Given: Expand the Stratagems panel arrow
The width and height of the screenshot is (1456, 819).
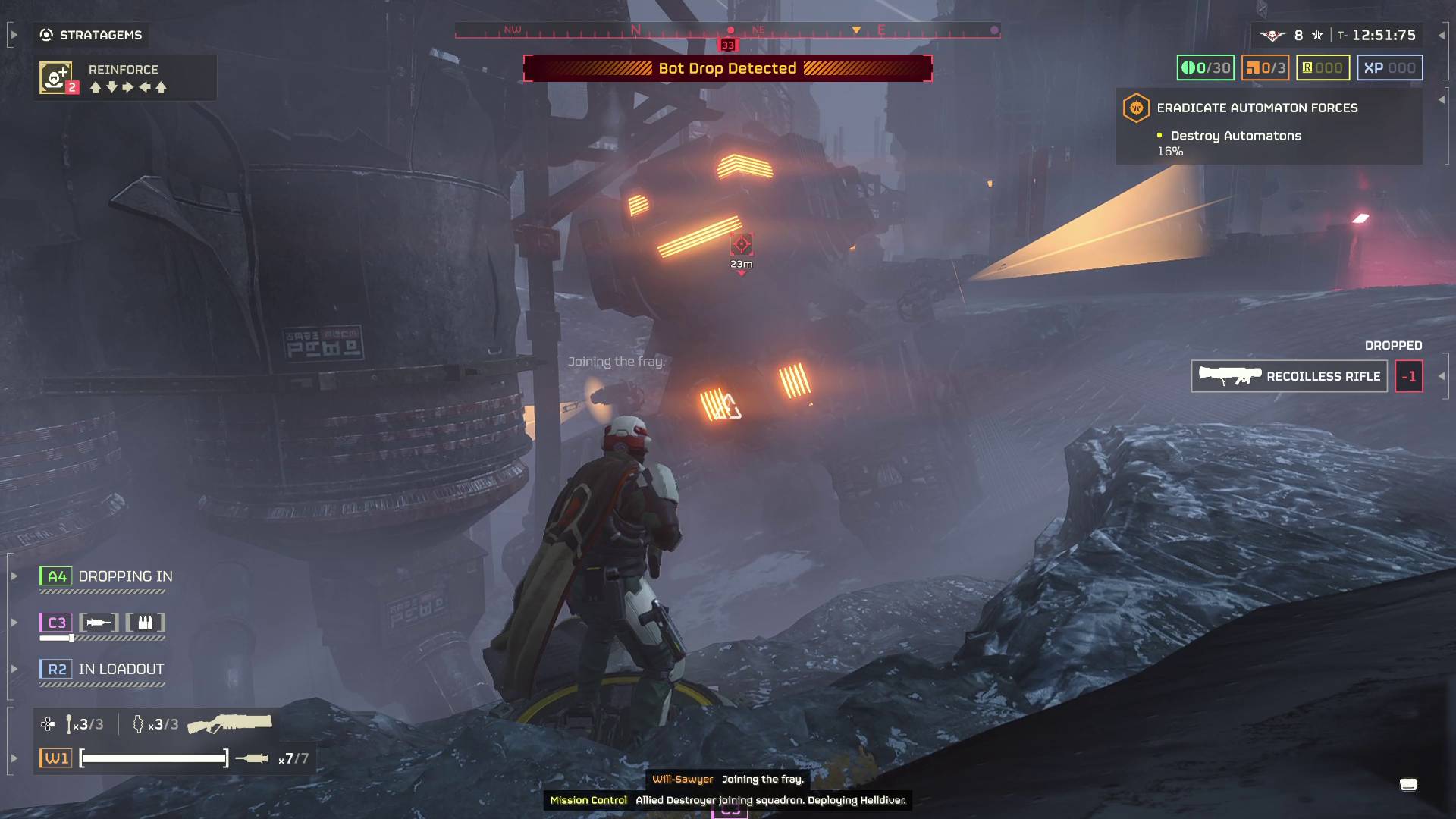Looking at the screenshot, I should [x=14, y=33].
